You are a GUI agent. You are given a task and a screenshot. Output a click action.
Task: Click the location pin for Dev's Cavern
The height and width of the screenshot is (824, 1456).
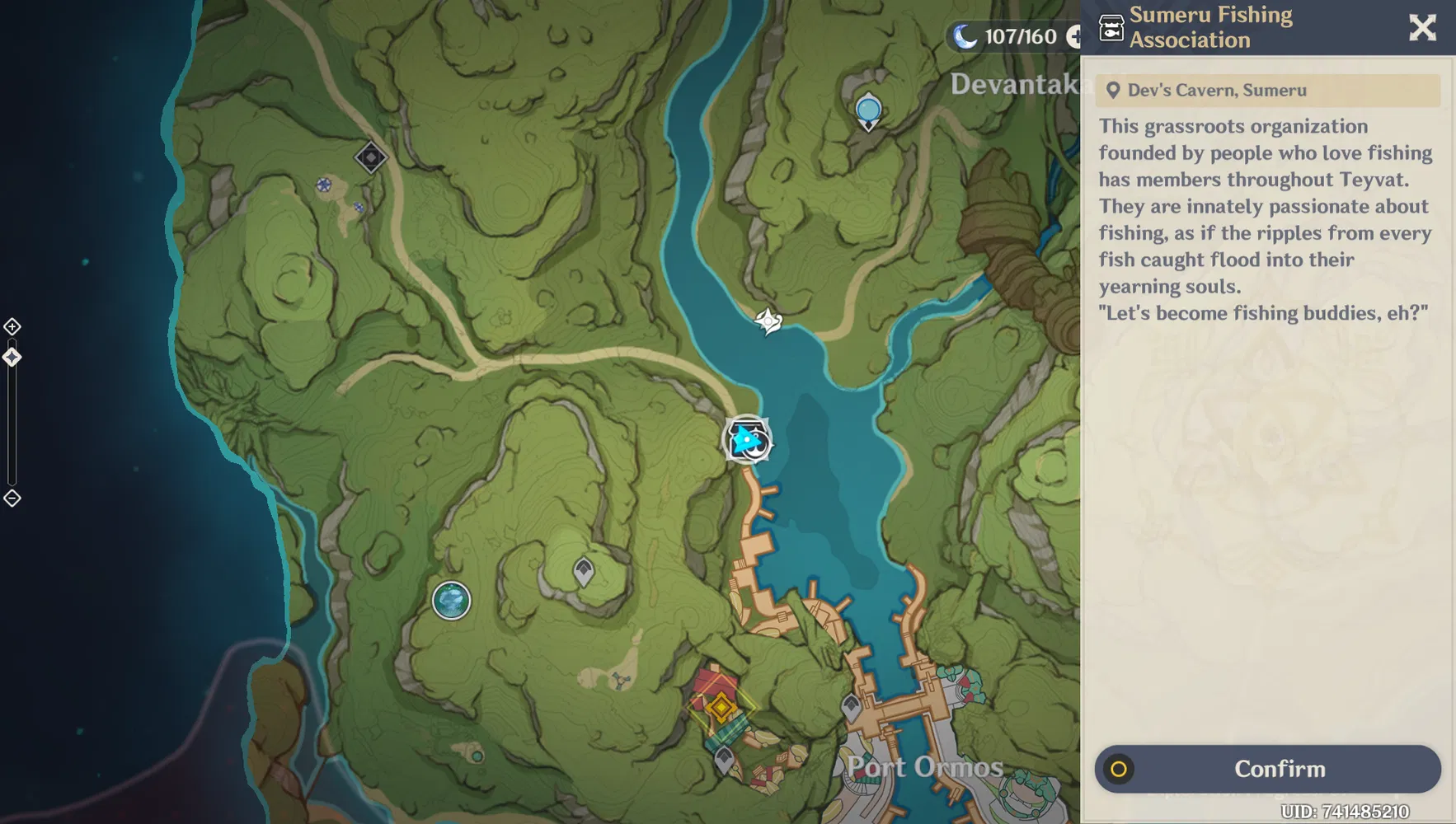[1114, 90]
